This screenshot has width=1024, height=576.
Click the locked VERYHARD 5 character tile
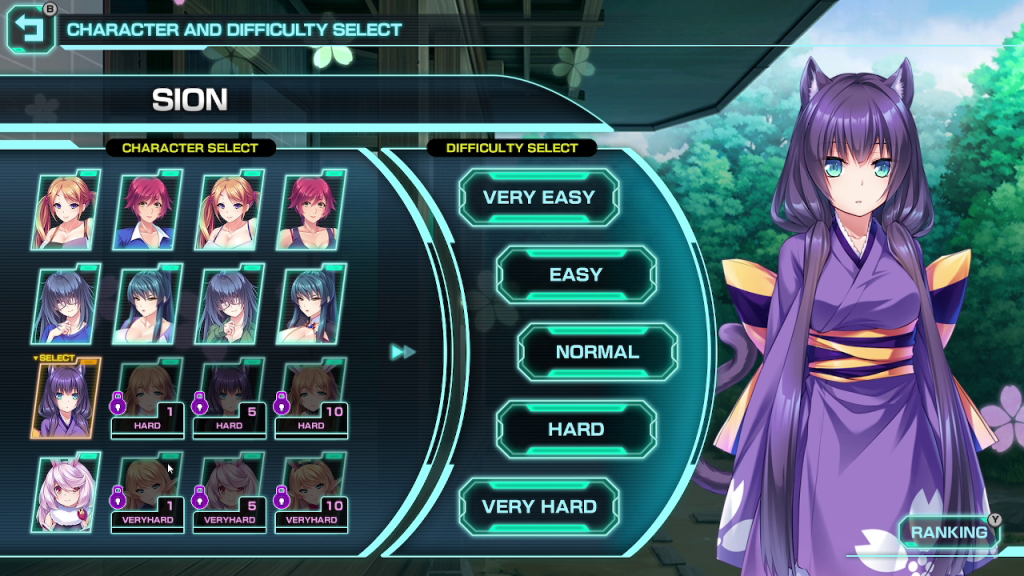(231, 493)
